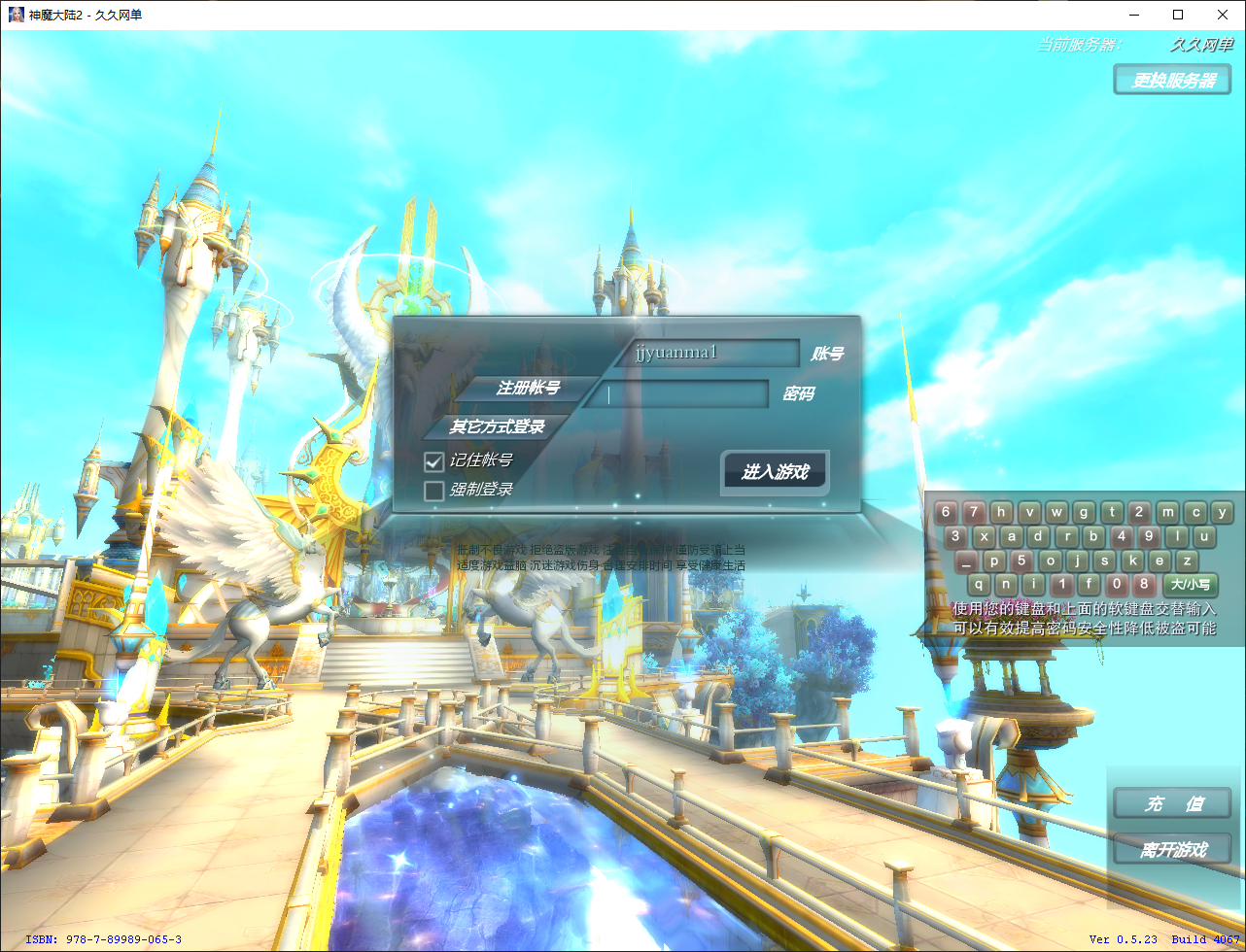The height and width of the screenshot is (952, 1246).
Task: Tap the soft keyboard letter "z"
Action: tap(1186, 561)
